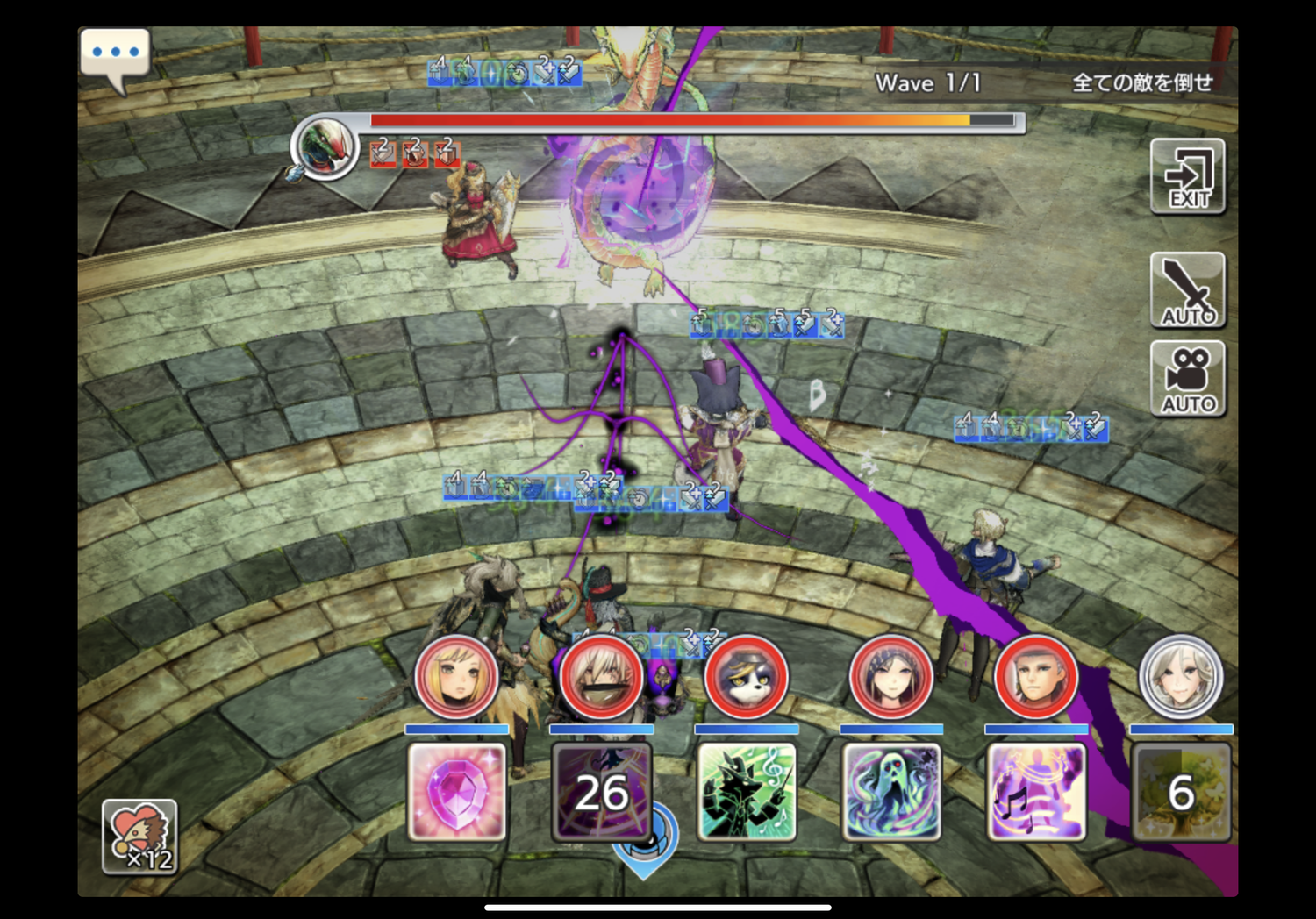Select the silver-haired character portrait
The image size is (1316, 919).
click(x=1181, y=678)
